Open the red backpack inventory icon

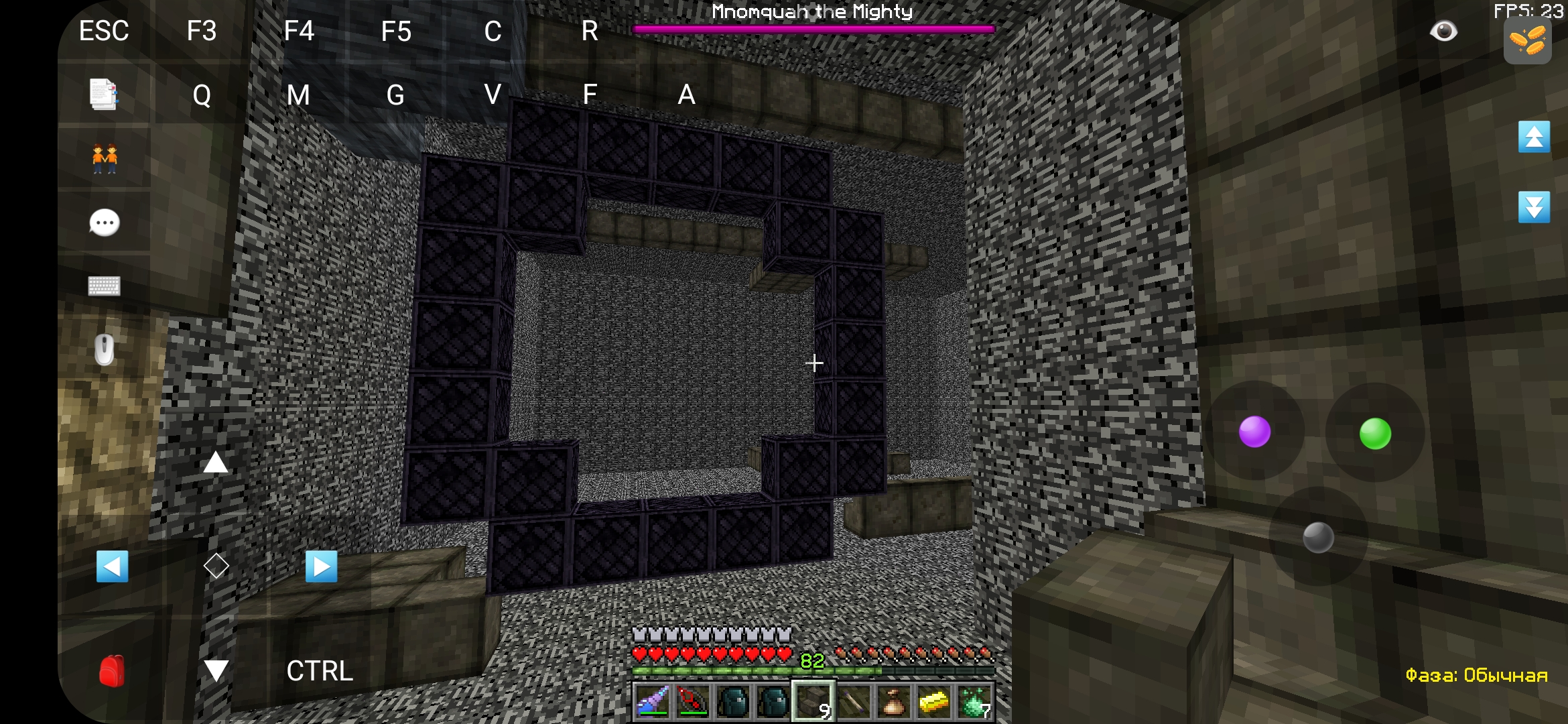click(x=112, y=670)
